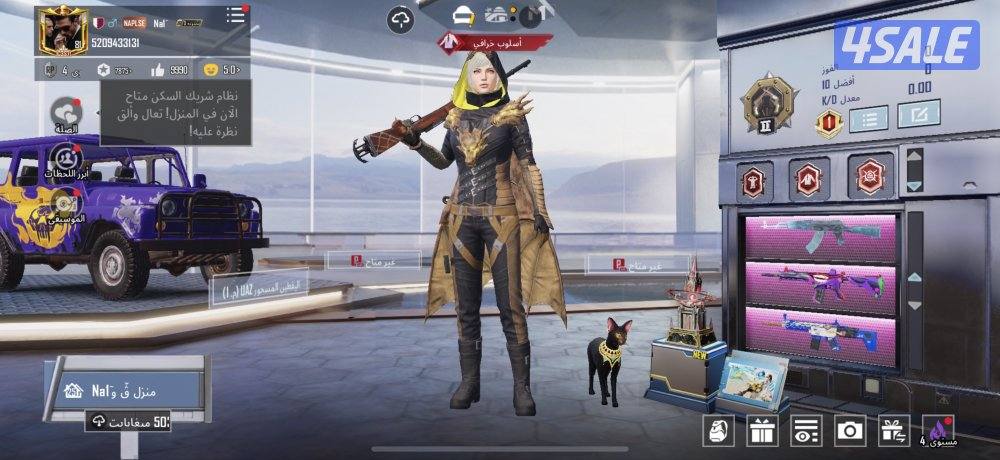Viewport: 1000px width, 460px height.
Task: Select the blue rifle skin in bottom slot
Action: (821, 328)
